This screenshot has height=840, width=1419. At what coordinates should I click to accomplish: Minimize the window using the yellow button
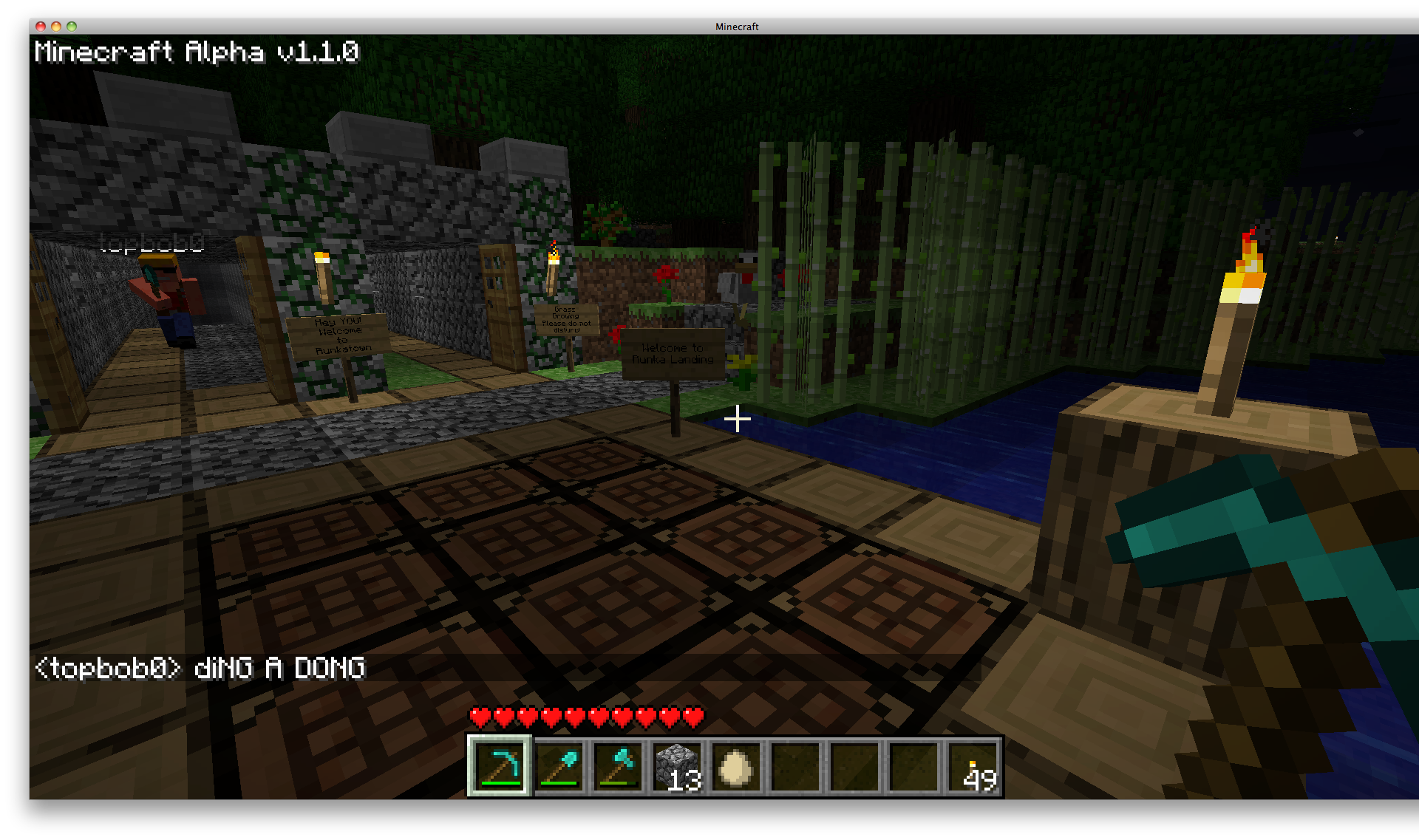56,27
